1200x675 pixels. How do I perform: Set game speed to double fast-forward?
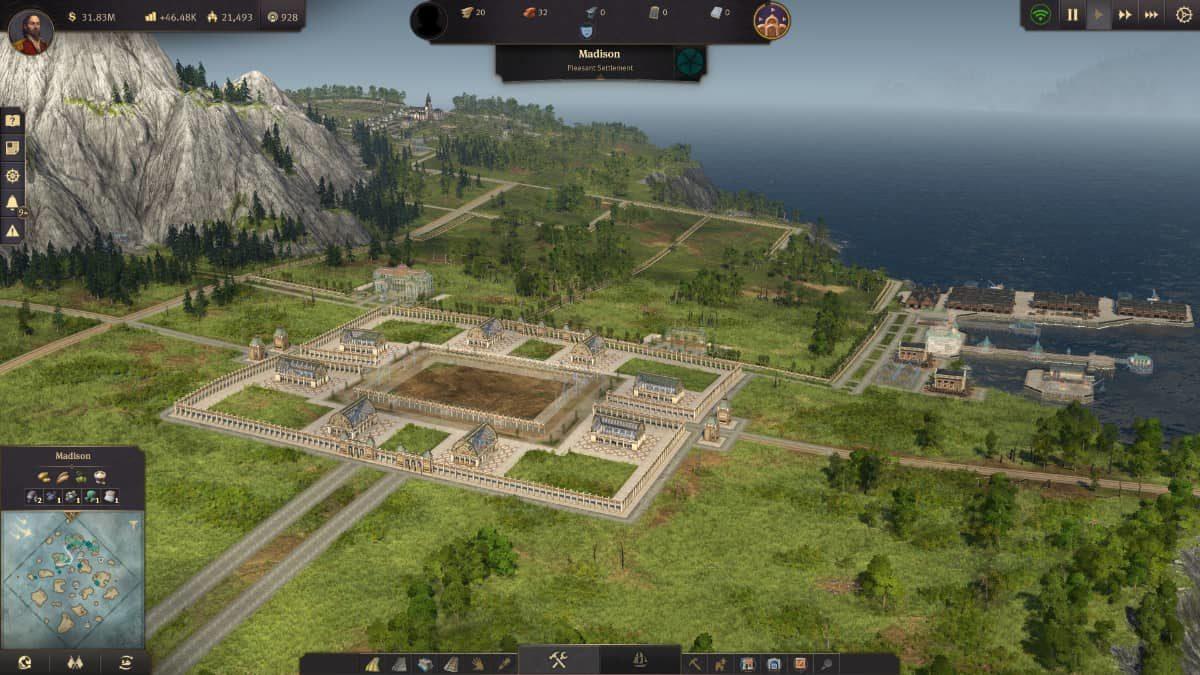1125,15
